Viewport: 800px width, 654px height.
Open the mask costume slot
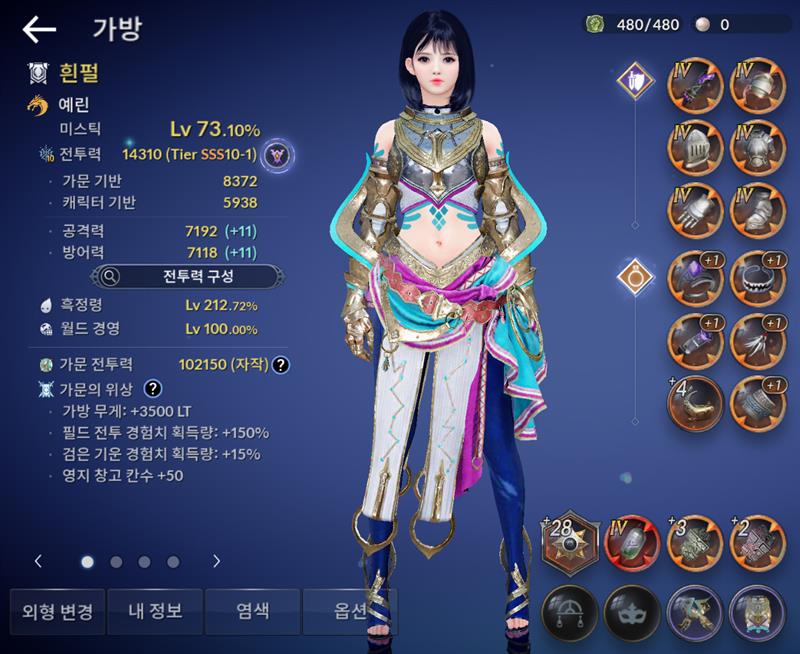click(632, 610)
